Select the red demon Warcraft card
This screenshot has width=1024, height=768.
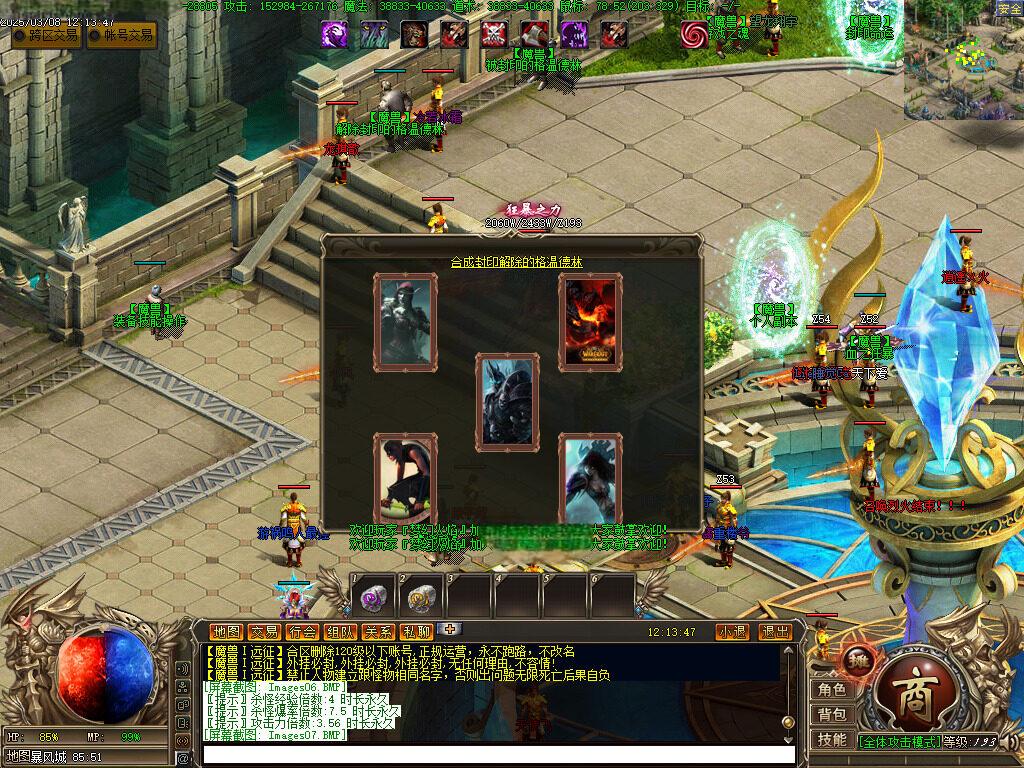click(x=590, y=321)
